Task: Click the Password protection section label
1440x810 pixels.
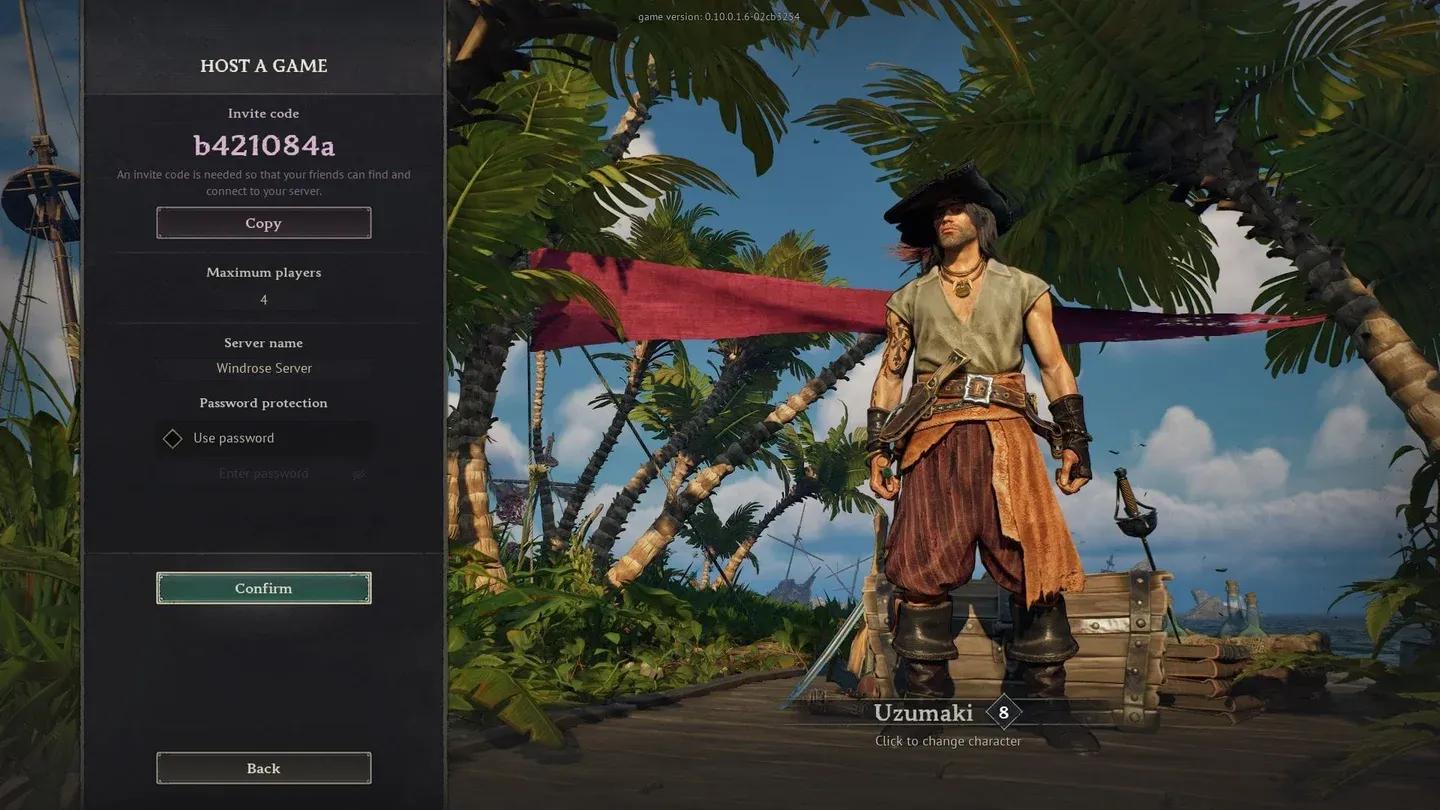Action: [x=263, y=402]
